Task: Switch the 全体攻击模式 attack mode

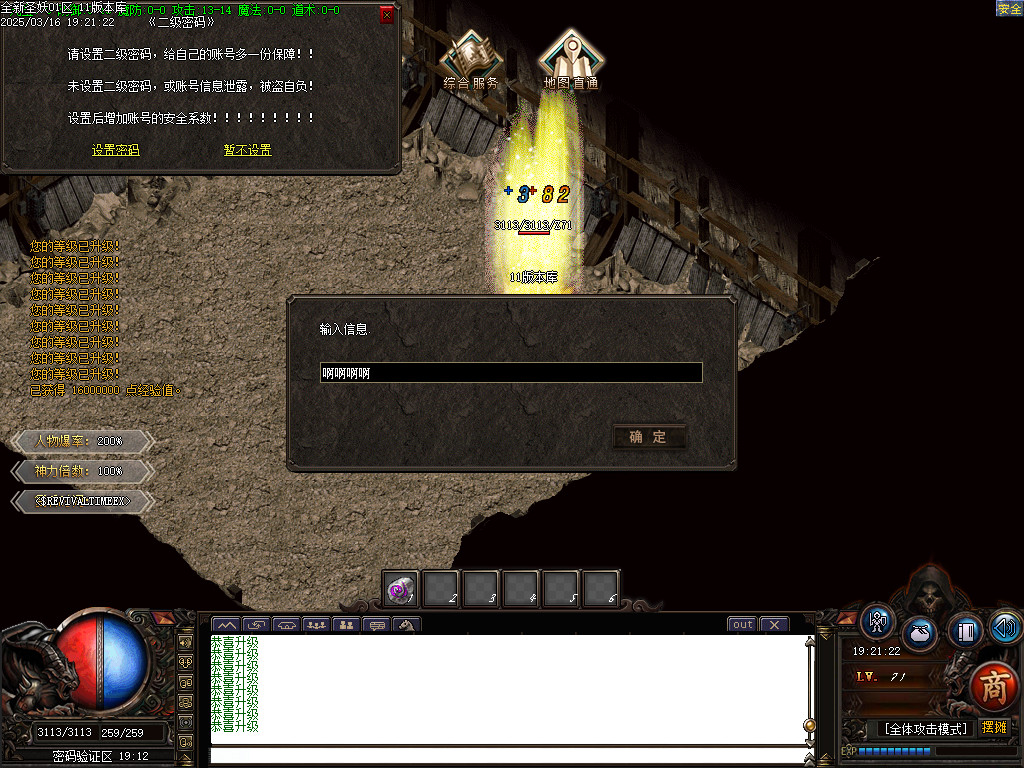Action: tap(926, 728)
